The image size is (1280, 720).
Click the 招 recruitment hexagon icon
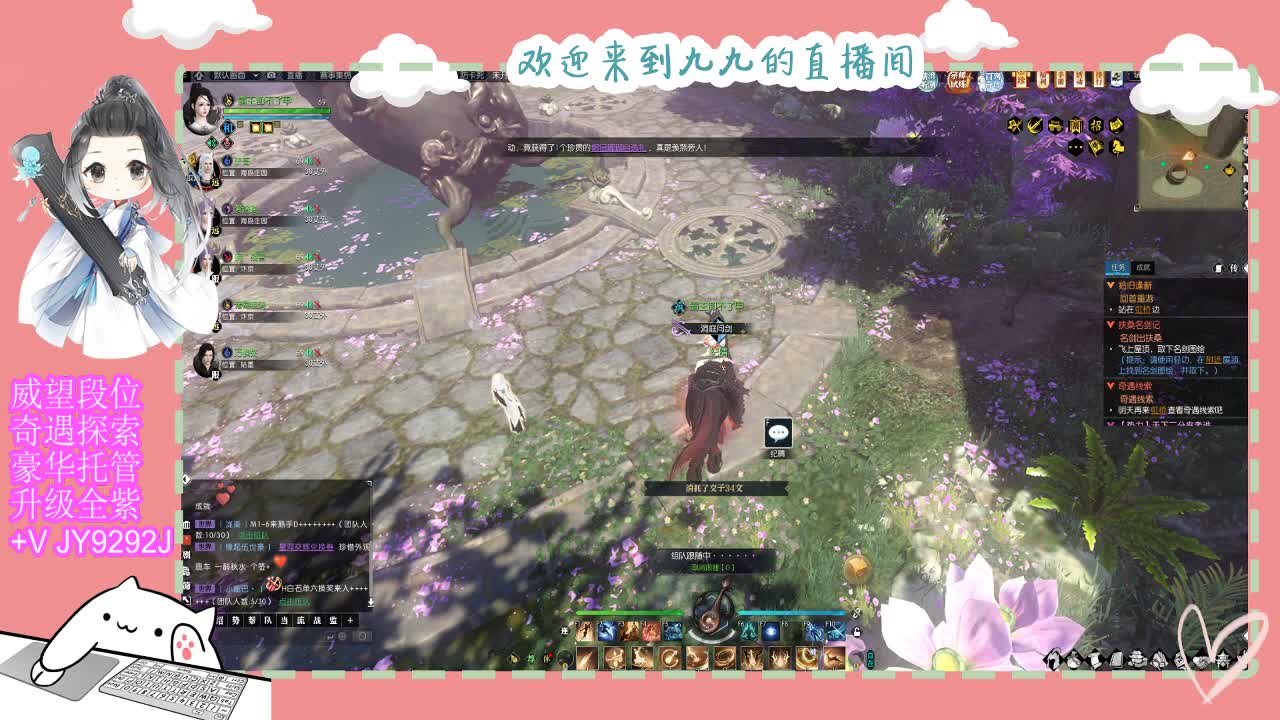click(x=1095, y=126)
